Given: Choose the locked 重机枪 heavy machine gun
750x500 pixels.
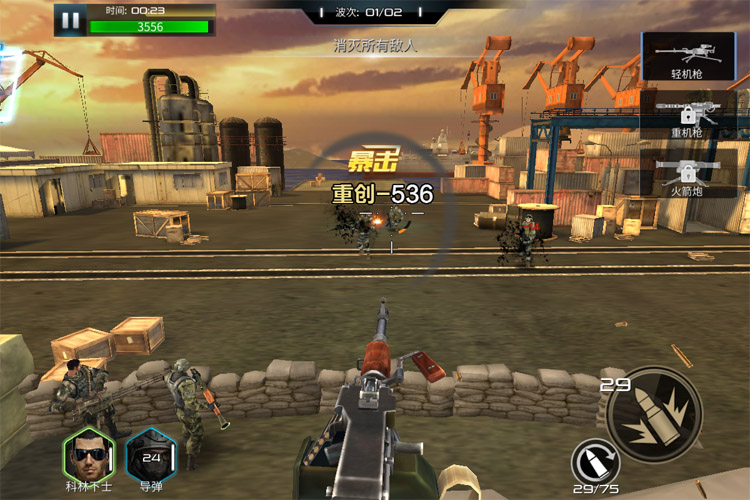Looking at the screenshot, I should pos(689,115).
